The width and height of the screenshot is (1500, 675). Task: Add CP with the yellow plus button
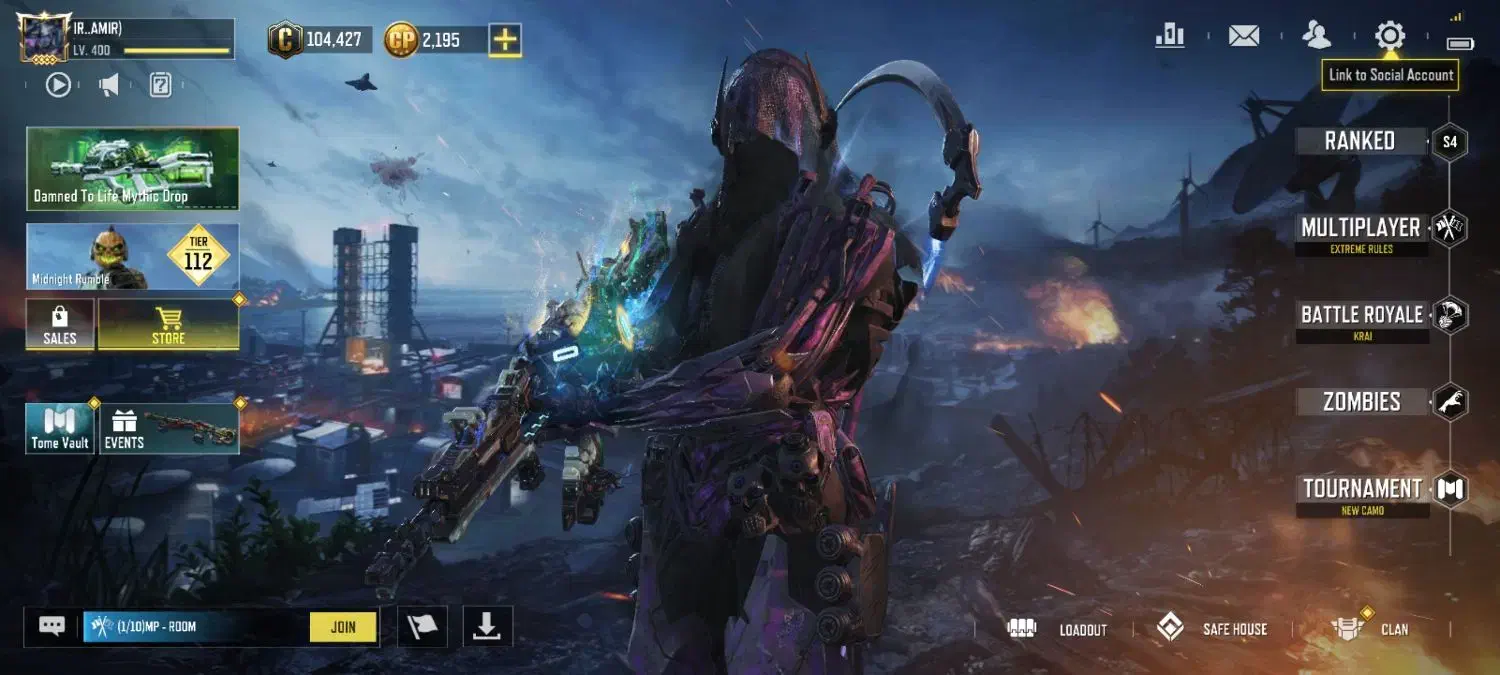tap(505, 40)
